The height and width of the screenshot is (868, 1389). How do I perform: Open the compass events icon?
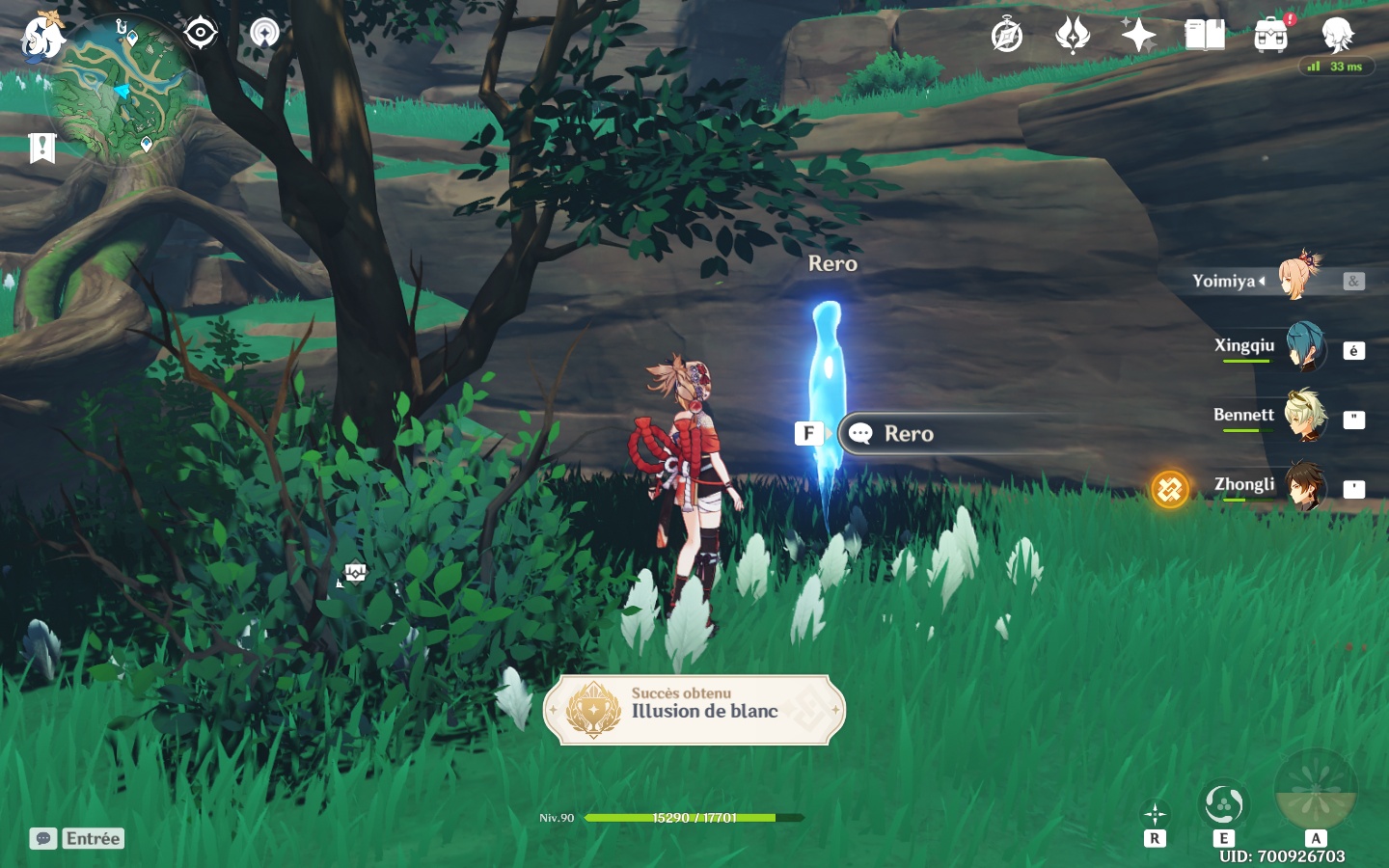pyautogui.click(x=1007, y=37)
